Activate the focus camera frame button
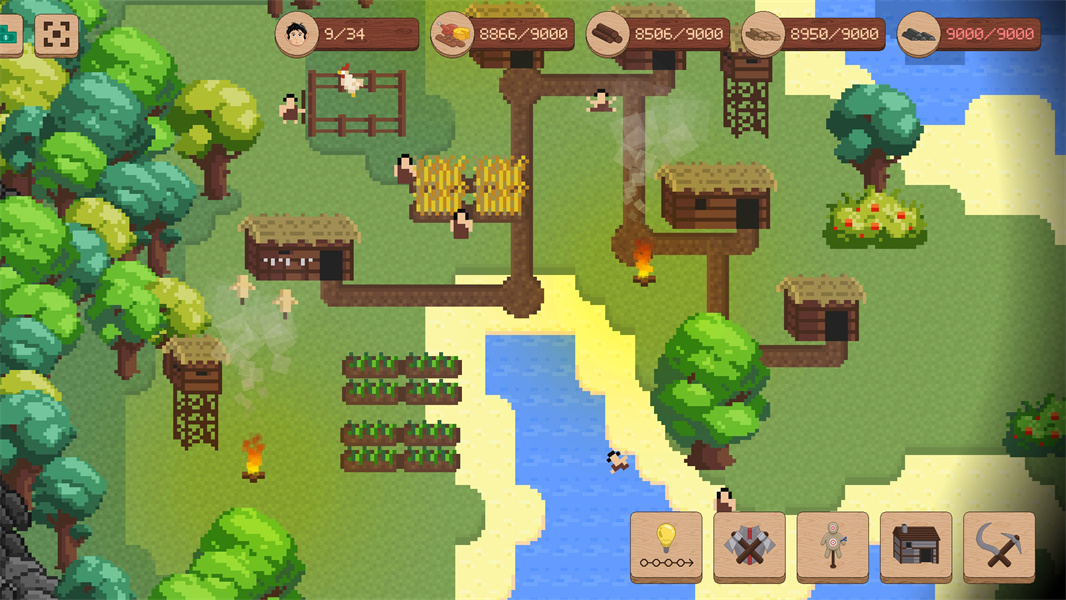This screenshot has width=1066, height=600. click(56, 35)
